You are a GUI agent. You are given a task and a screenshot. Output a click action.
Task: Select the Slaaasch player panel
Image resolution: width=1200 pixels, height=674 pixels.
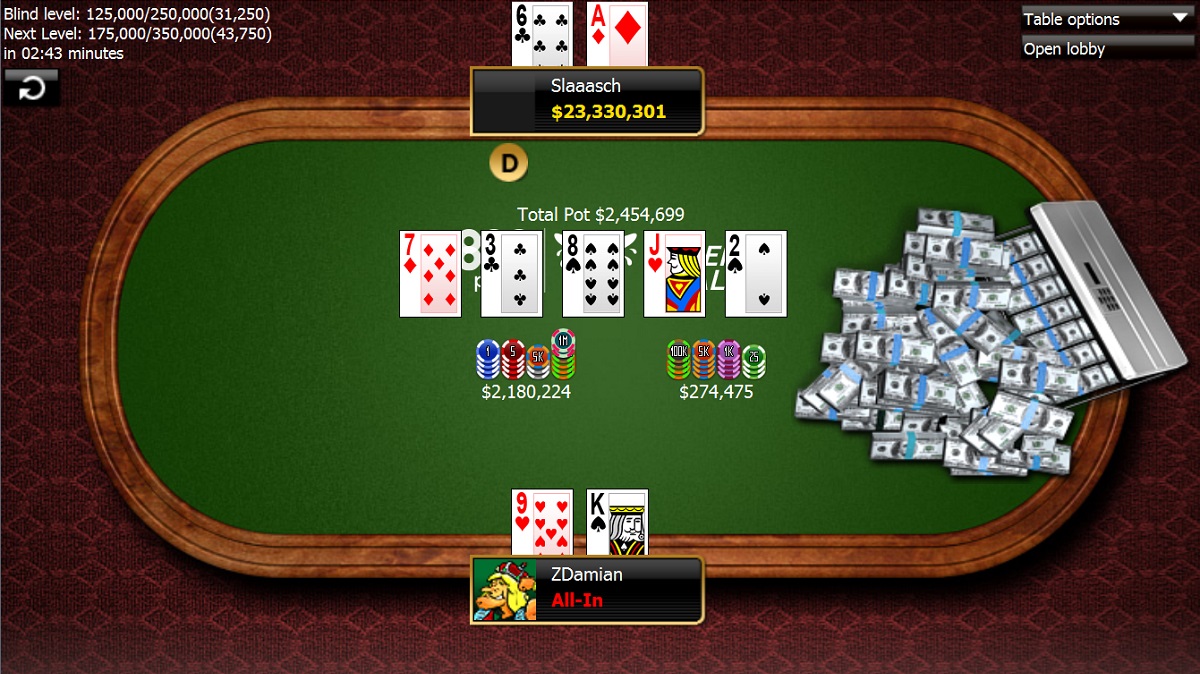(x=588, y=100)
